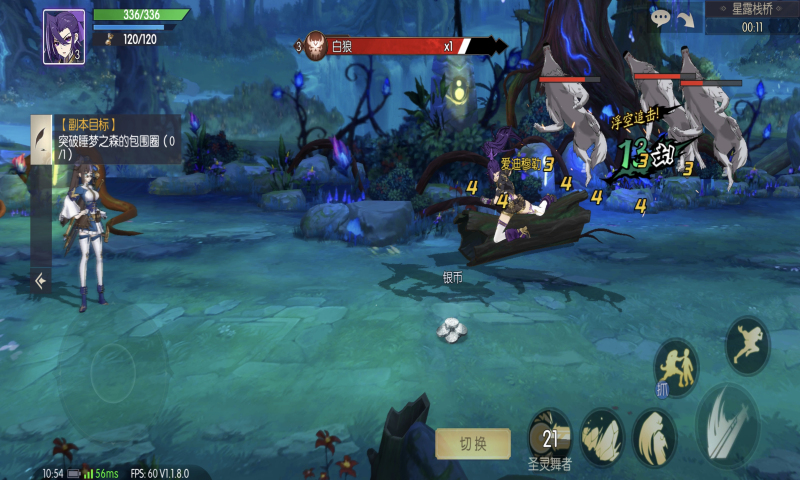Cast the hooded figure skill
The image size is (800, 480).
pyautogui.click(x=655, y=436)
